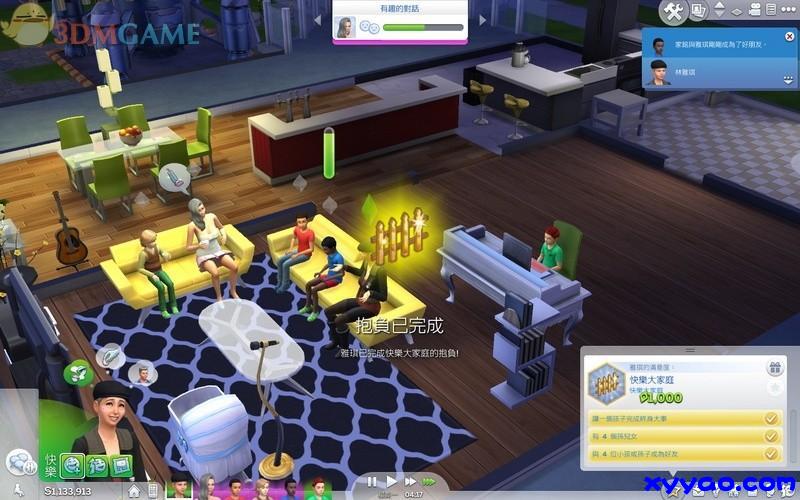The width and height of the screenshot is (800, 500).
Task: Switch to the grey-haired Sim portrait
Action: click(x=207, y=489)
